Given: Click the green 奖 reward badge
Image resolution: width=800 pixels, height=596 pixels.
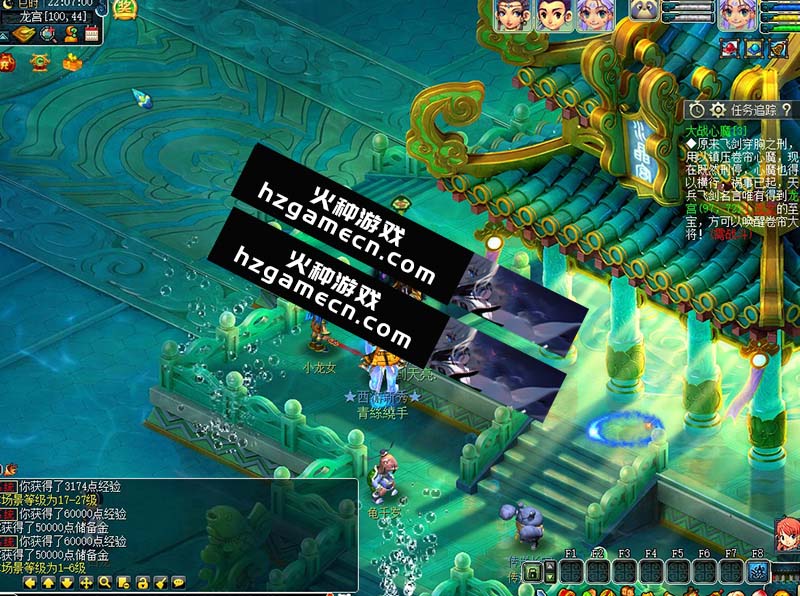Looking at the screenshot, I should pyautogui.click(x=125, y=10).
